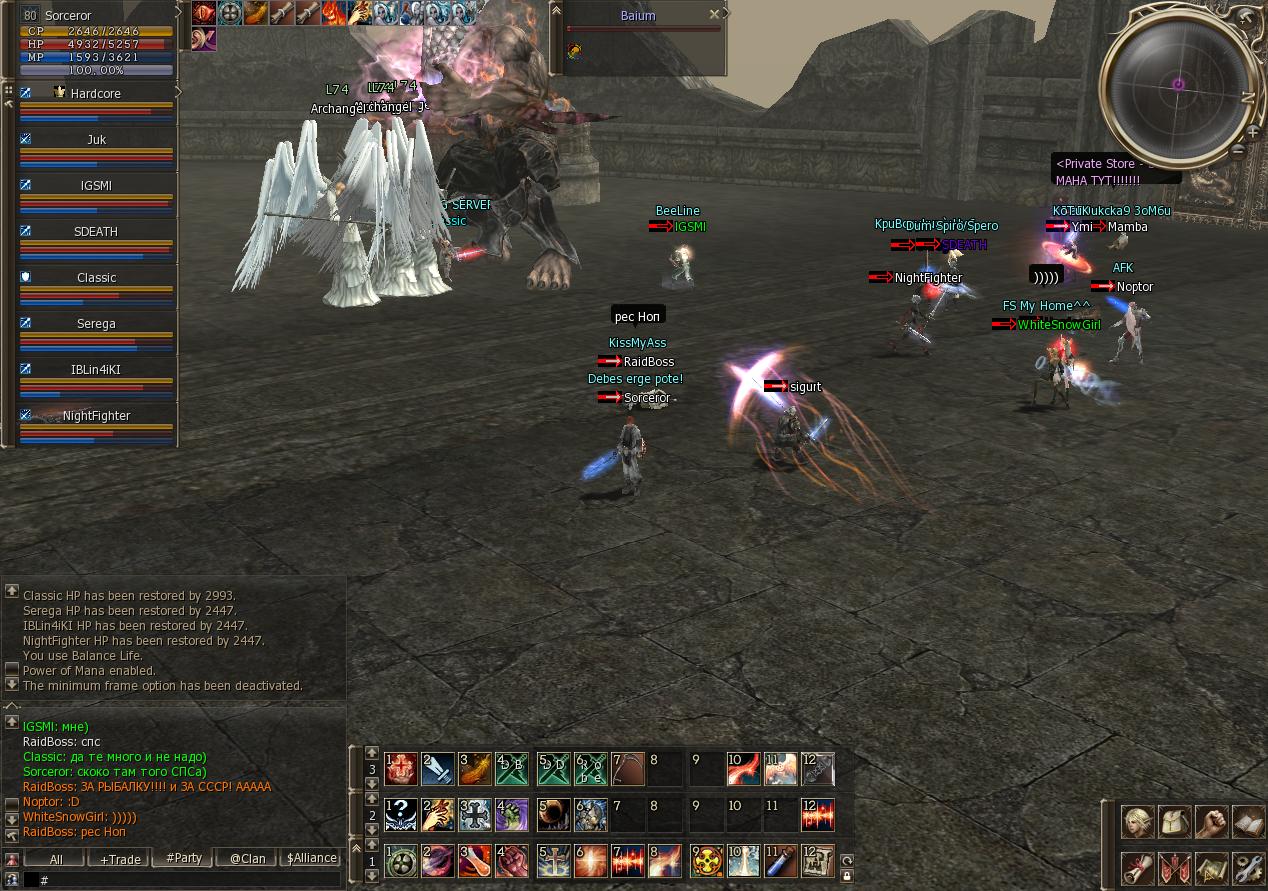Select the @Clan chat tab

[x=247, y=859]
